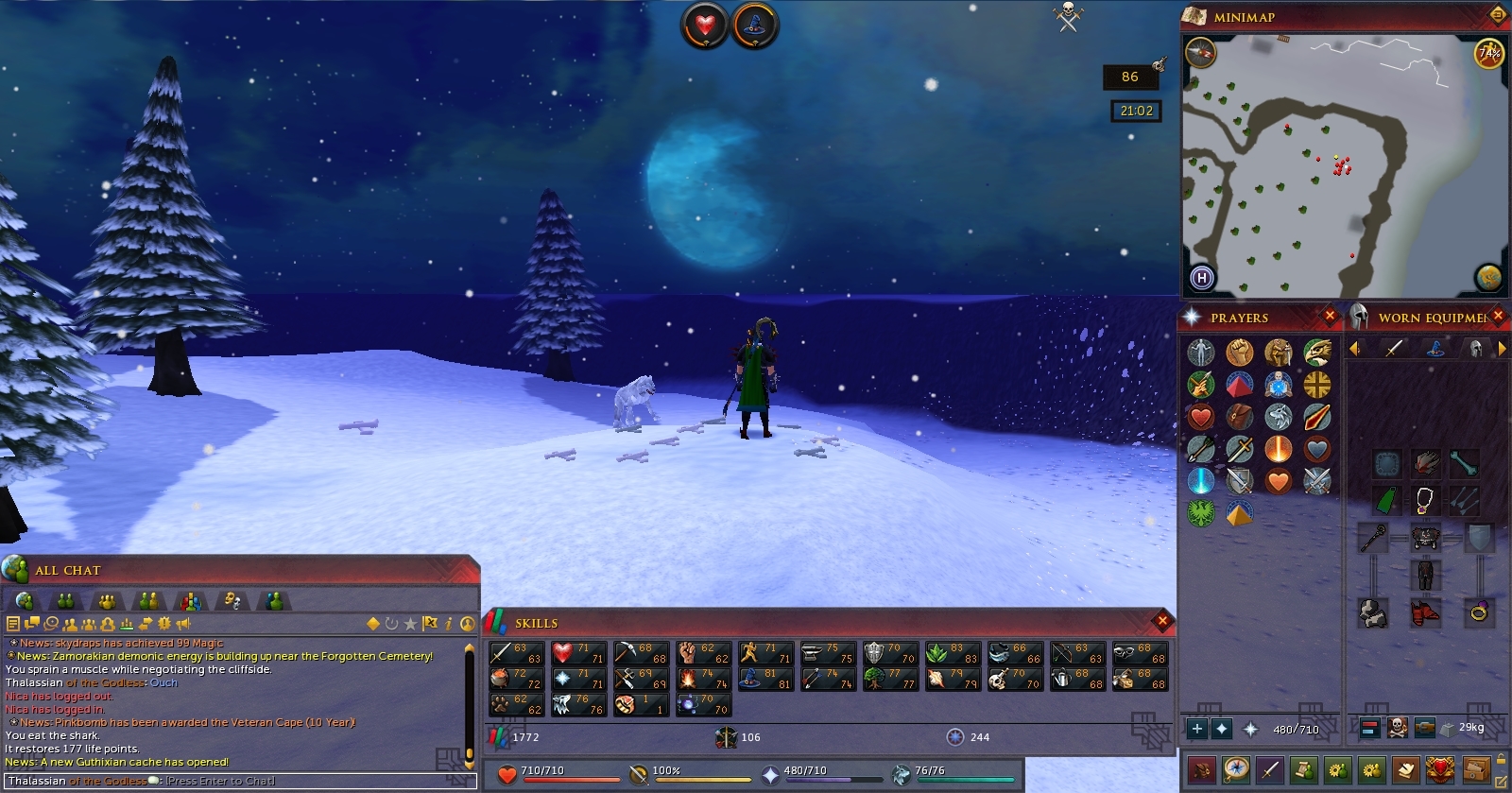Click the right arrow to cycle equipment tabs
This screenshot has height=793, width=1512.
(x=1502, y=348)
